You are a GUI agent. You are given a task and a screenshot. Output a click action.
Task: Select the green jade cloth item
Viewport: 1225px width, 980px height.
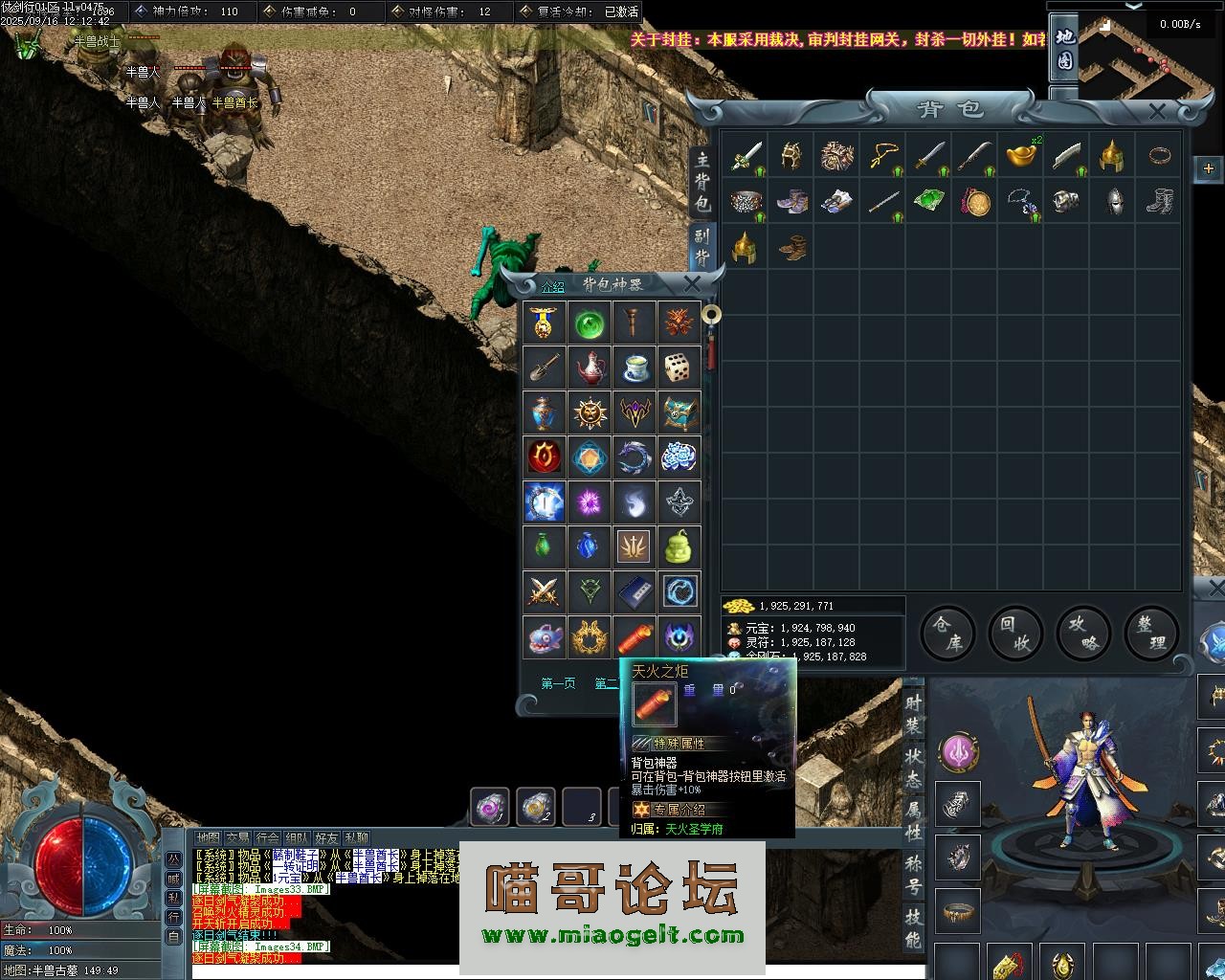pos(927,201)
